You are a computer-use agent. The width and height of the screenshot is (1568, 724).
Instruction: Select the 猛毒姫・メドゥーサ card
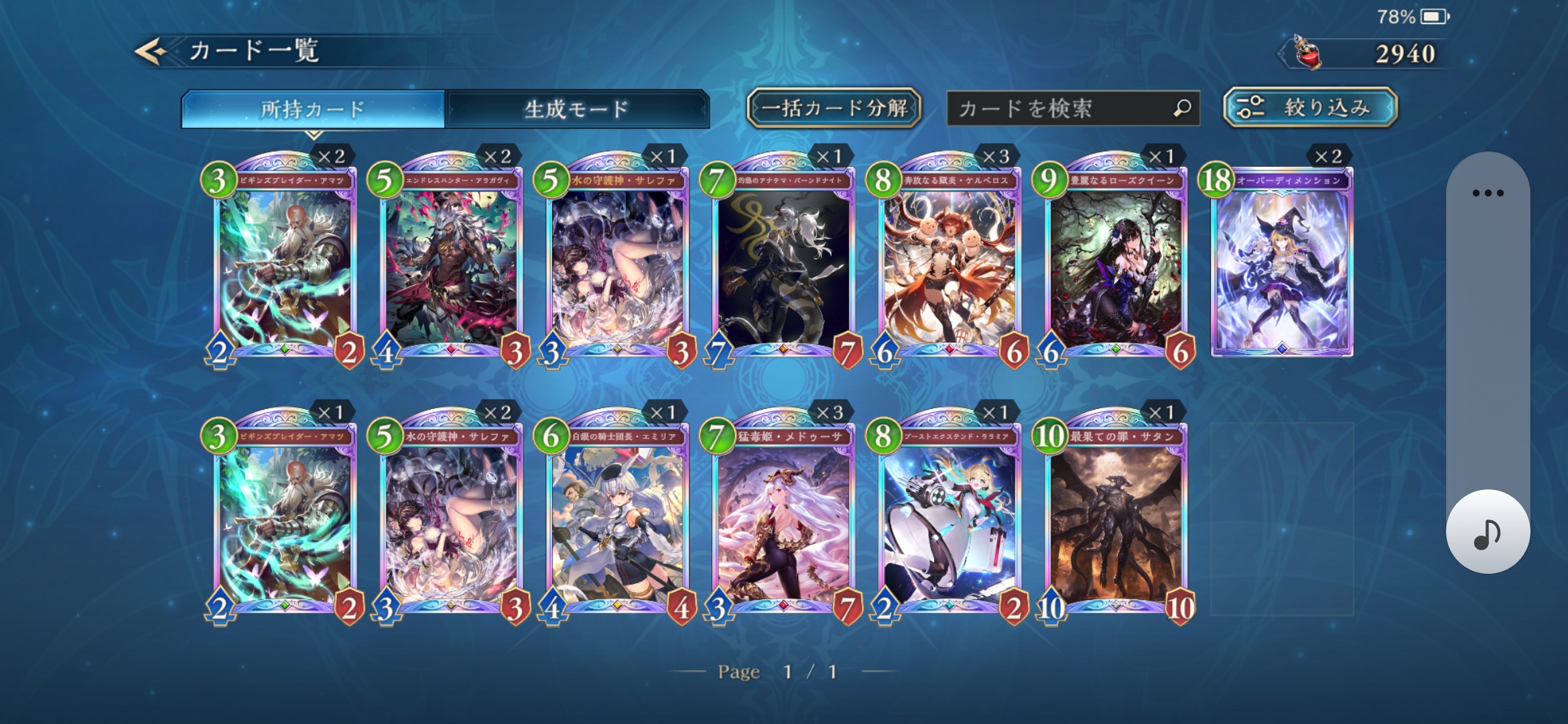point(783,521)
